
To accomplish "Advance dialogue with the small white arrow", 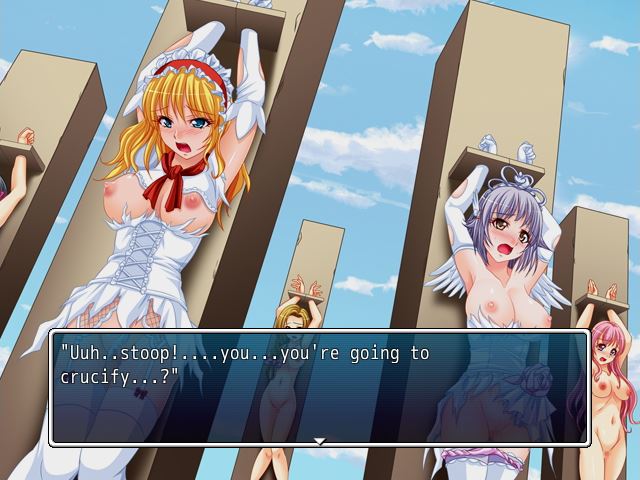I will (319, 440).
